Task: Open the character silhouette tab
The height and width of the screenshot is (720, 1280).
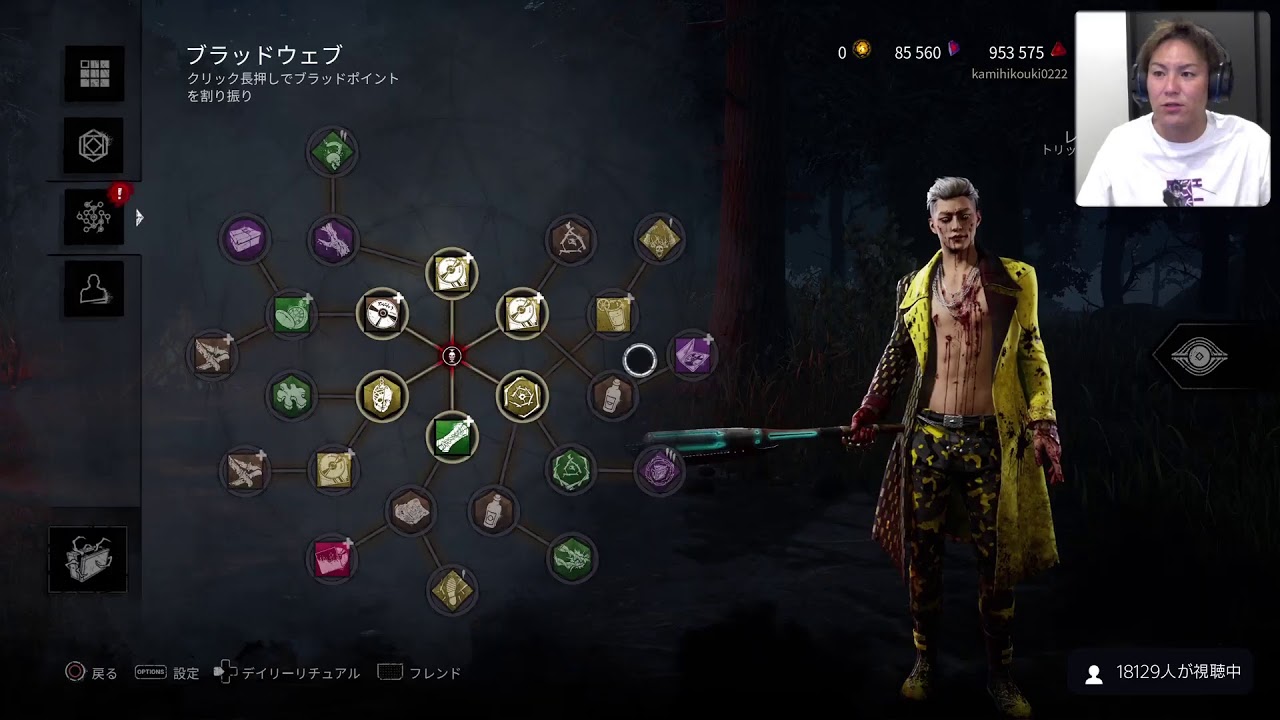Action: click(x=94, y=289)
